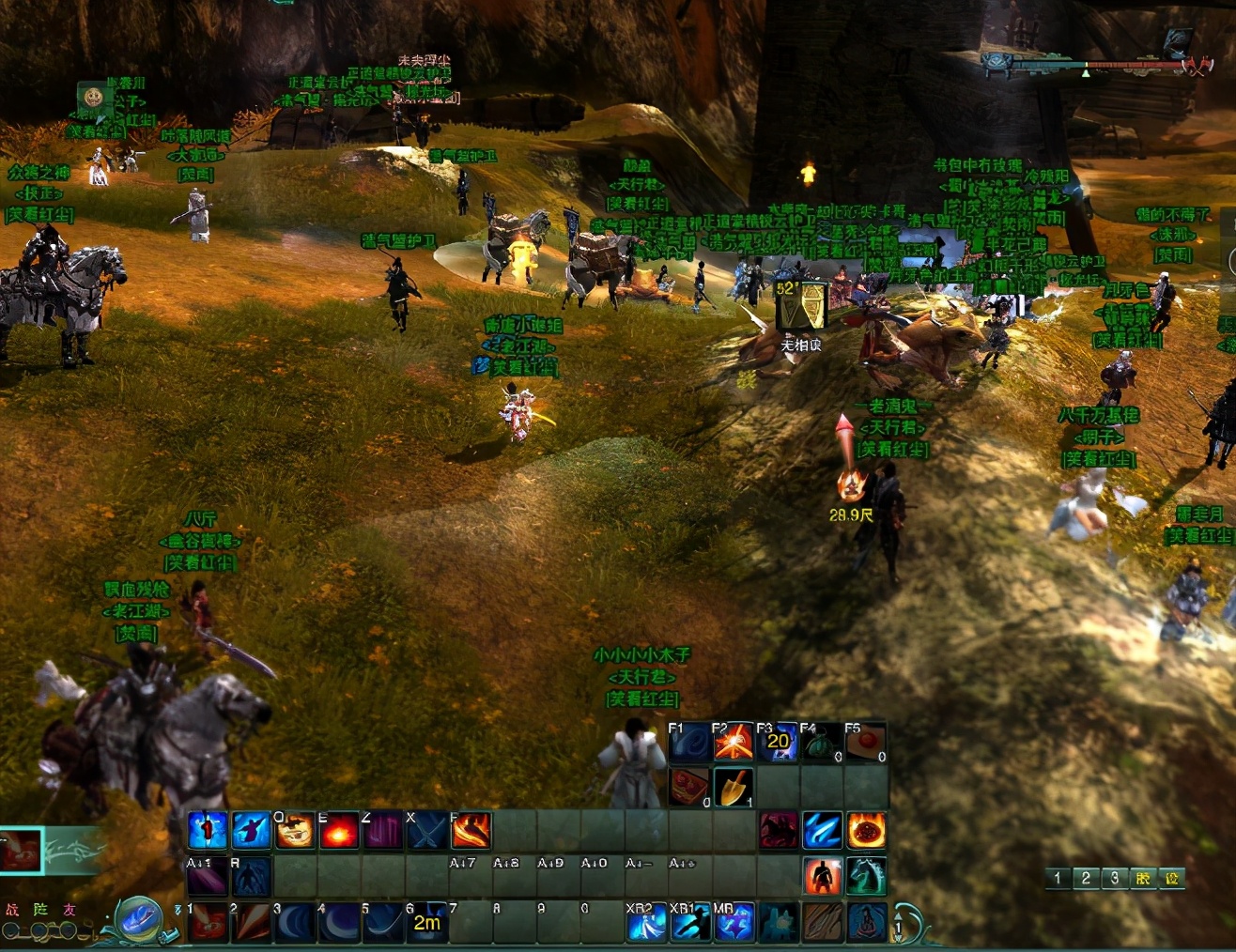Select the F1 blue swirl skill
Screen dimensions: 1236x952
point(689,743)
